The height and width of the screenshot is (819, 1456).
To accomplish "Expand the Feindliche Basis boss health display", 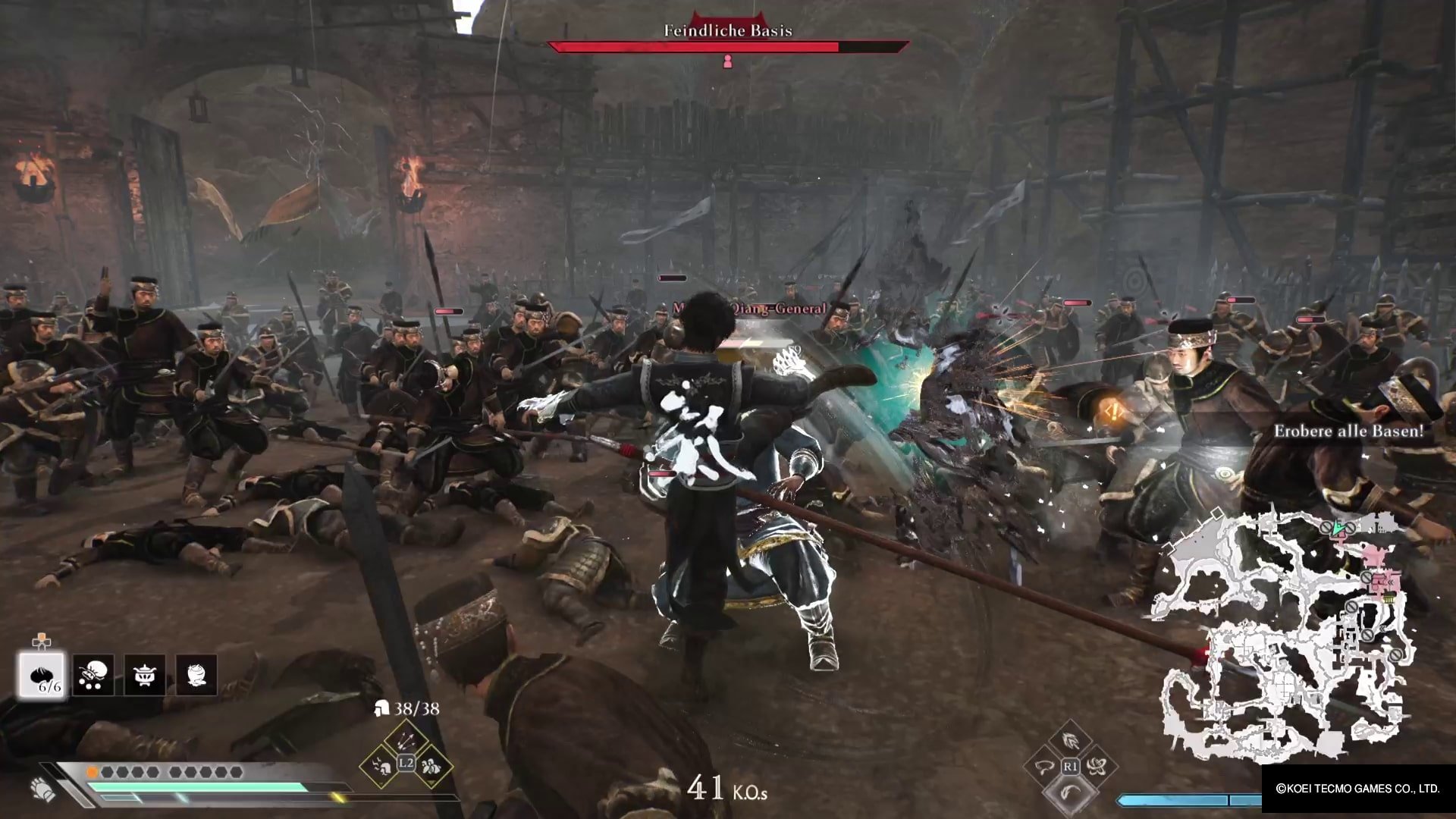I will [726, 45].
